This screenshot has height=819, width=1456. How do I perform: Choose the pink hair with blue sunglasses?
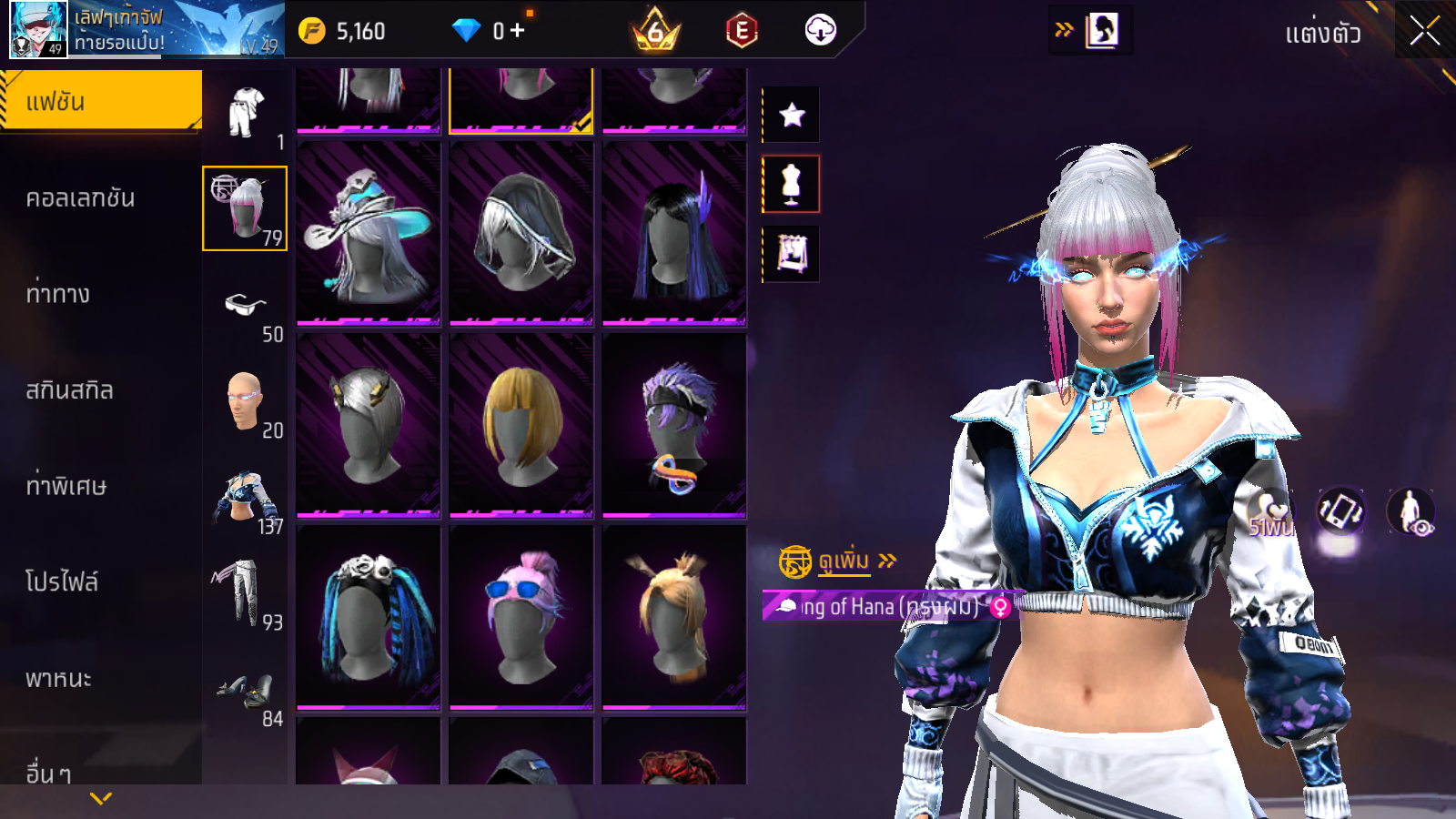click(x=521, y=616)
